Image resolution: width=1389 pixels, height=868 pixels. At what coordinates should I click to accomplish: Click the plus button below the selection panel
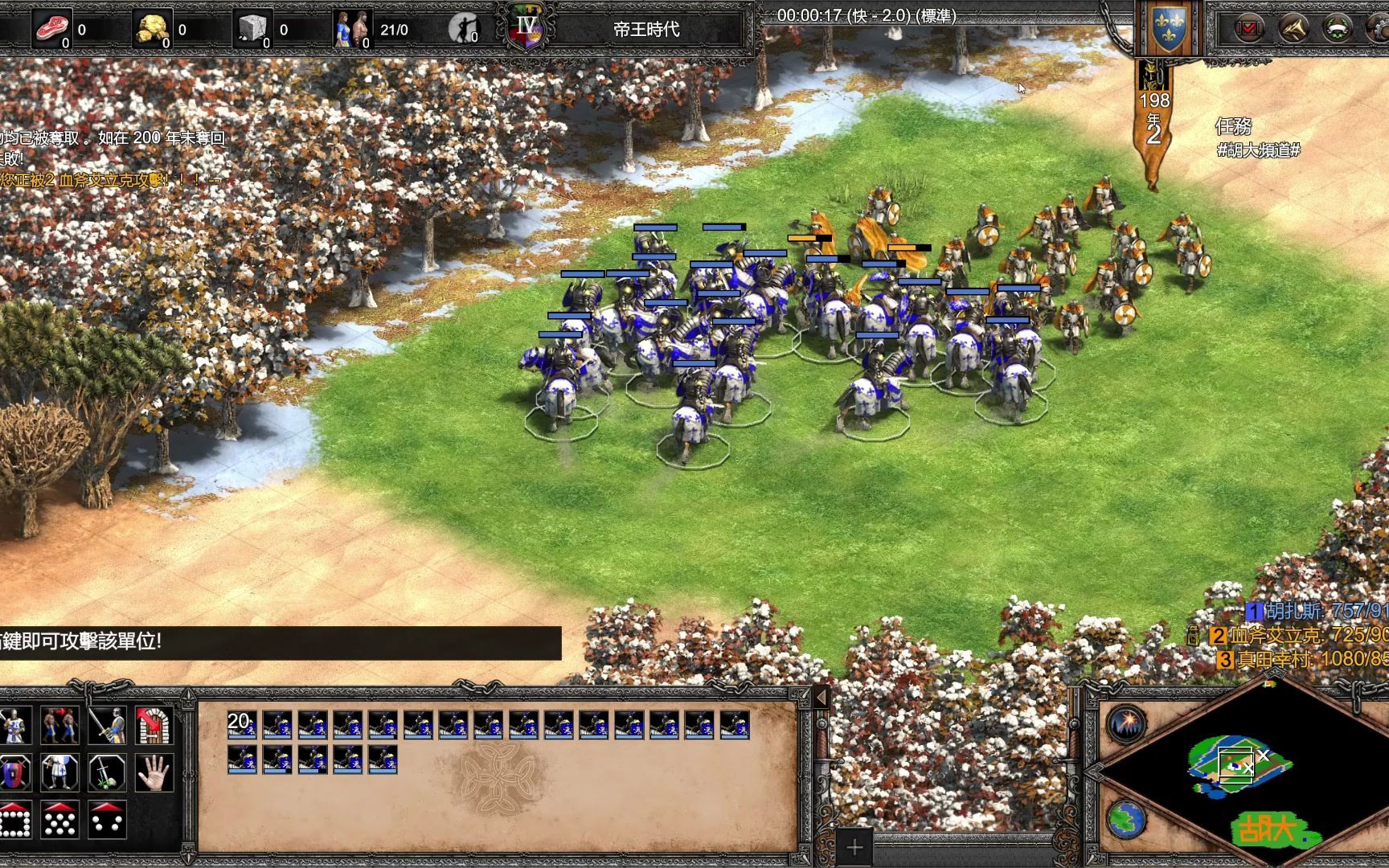pyautogui.click(x=854, y=846)
